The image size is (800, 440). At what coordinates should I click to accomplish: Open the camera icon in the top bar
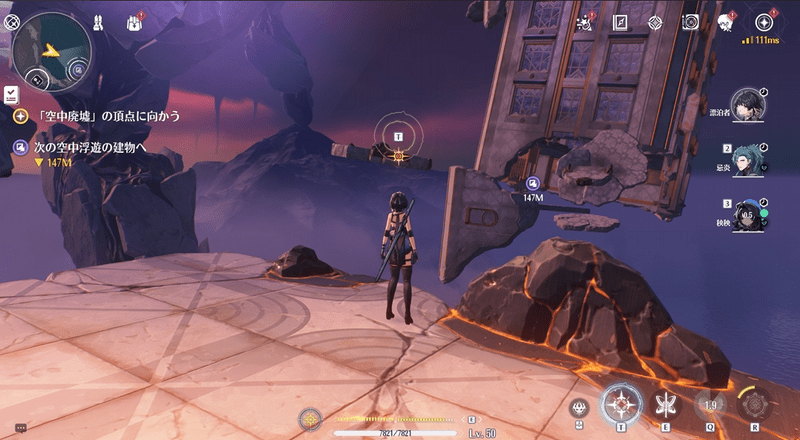pos(689,21)
